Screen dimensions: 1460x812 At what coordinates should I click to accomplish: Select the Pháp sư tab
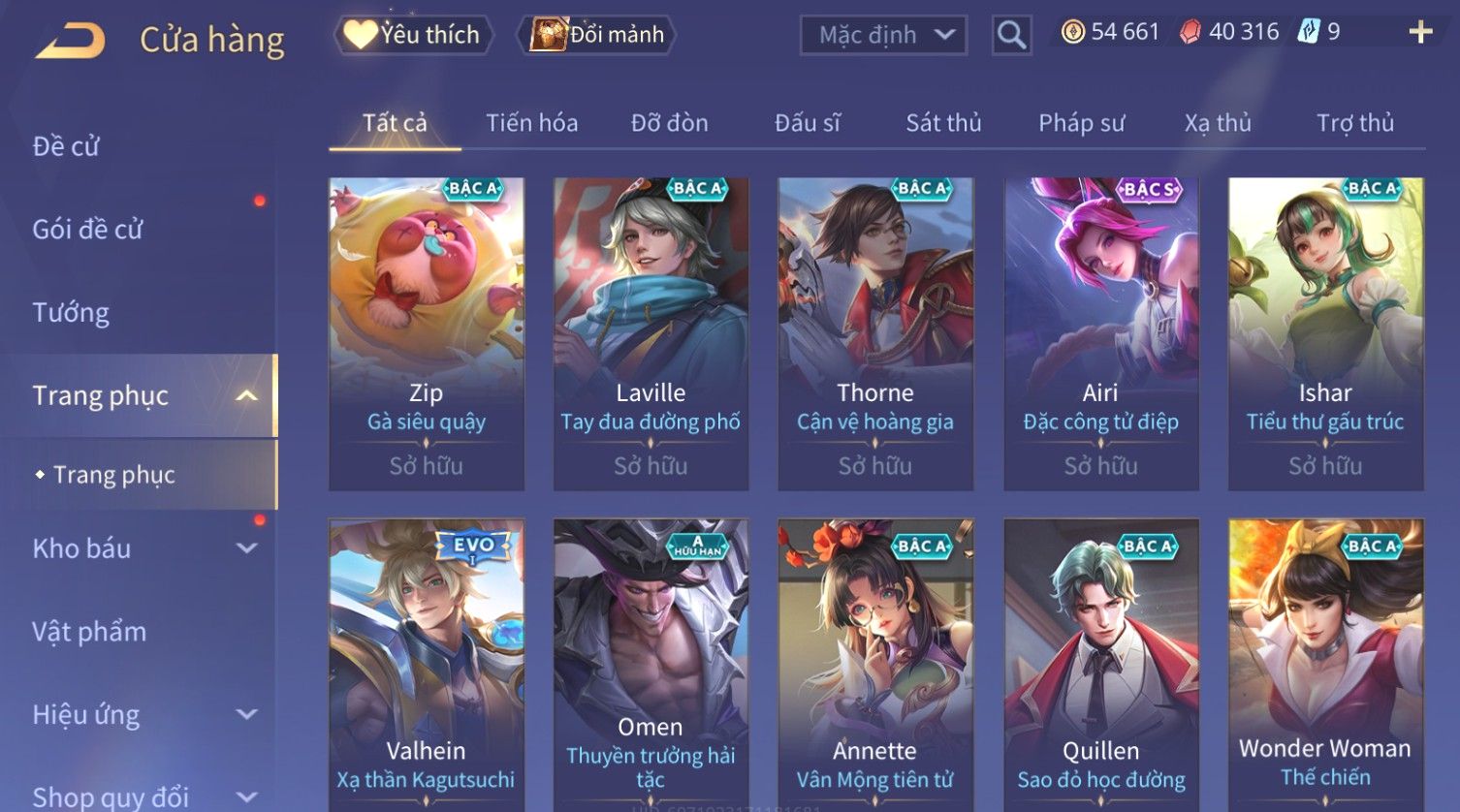[1081, 123]
